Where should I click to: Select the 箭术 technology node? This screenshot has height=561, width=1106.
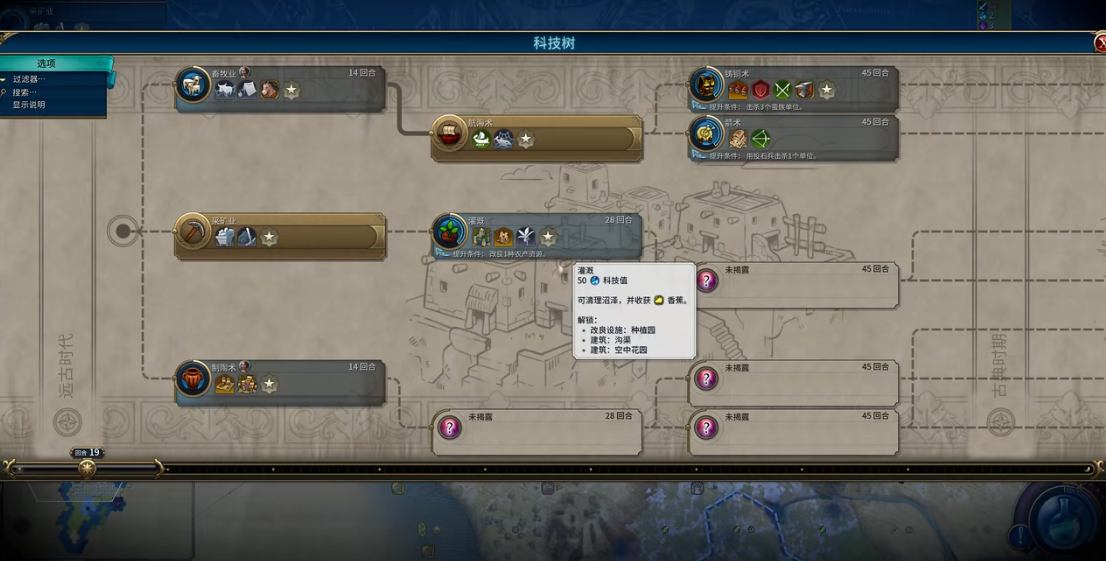[794, 137]
